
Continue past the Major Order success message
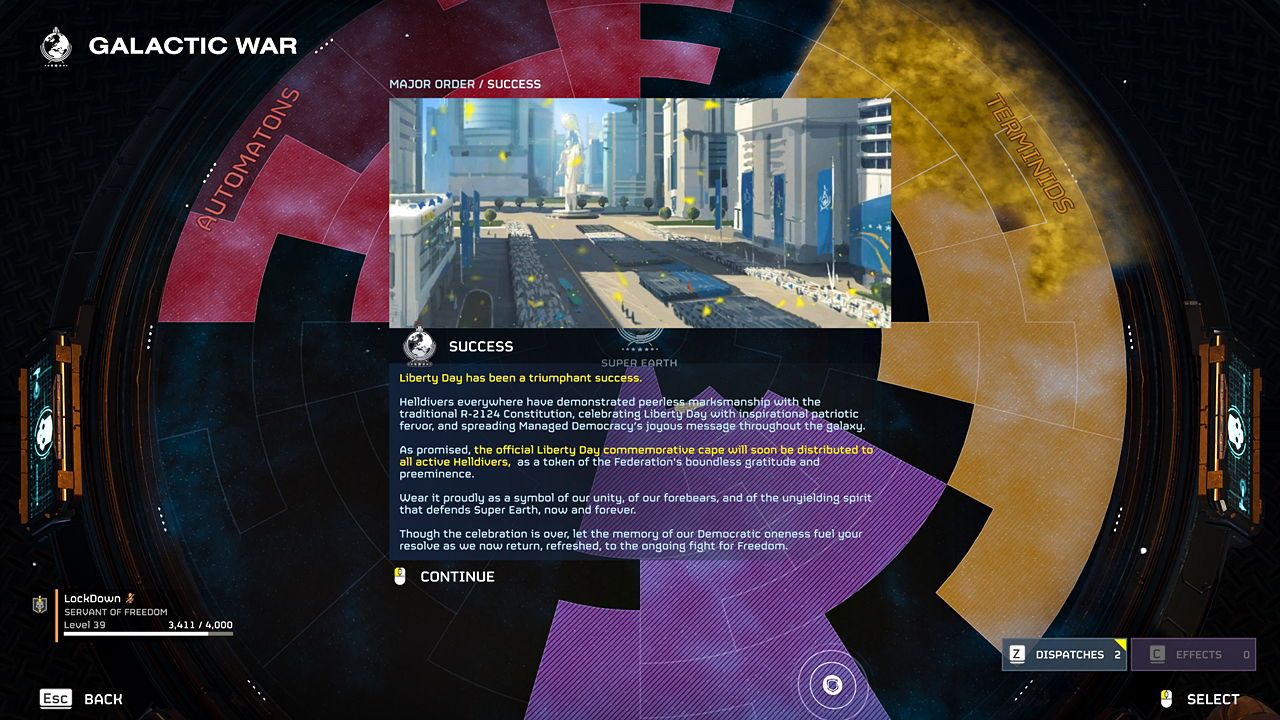[x=456, y=577]
